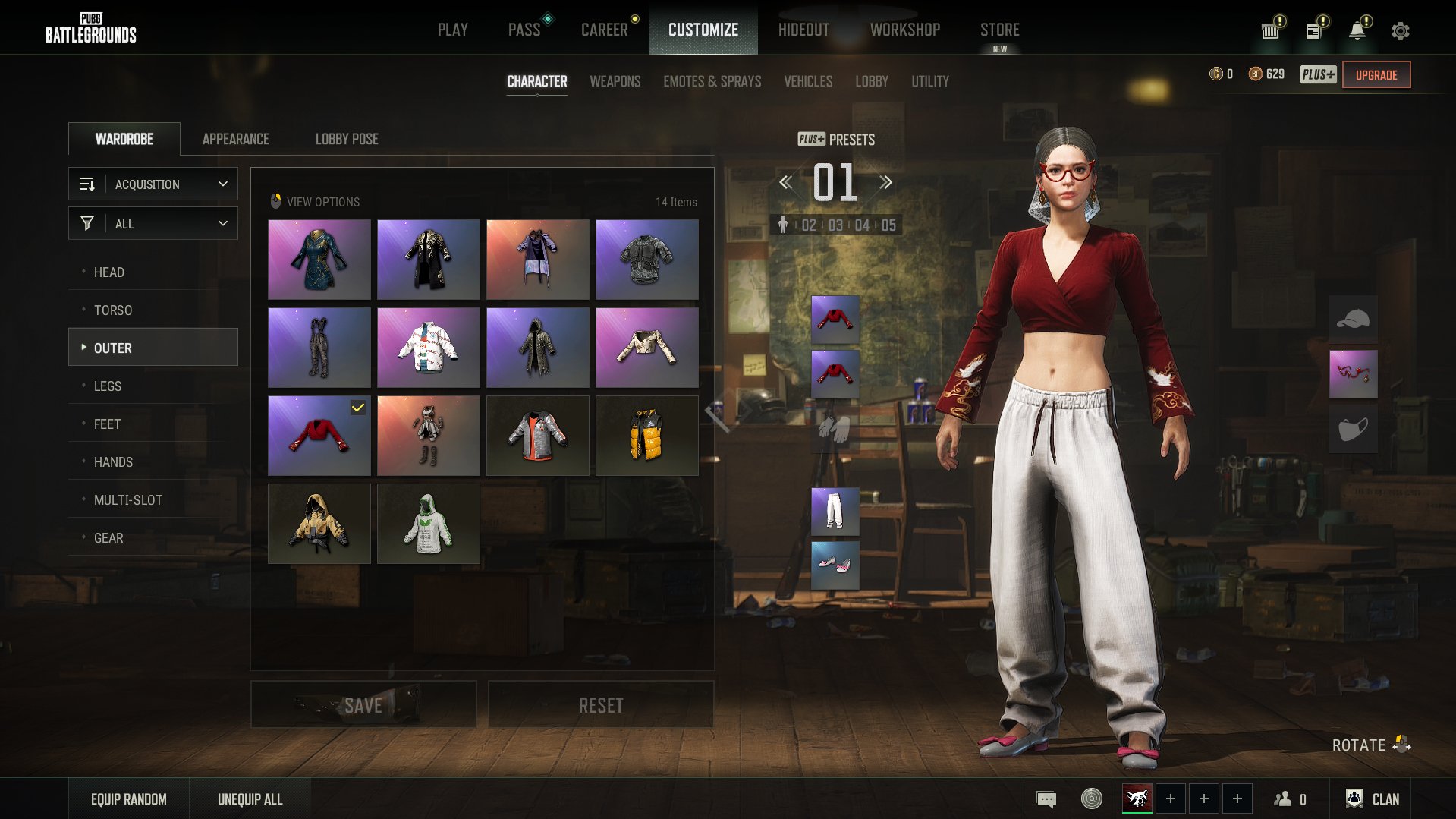This screenshot has width=1456, height=819.
Task: Go to the next preset arrow
Action: pos(885,182)
